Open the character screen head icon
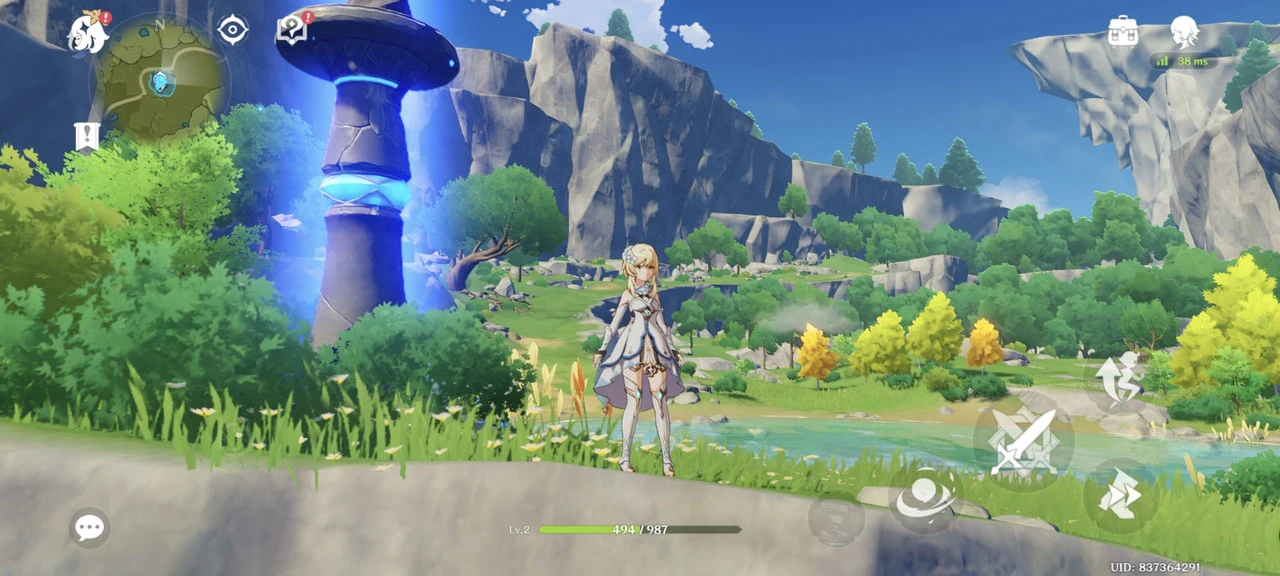 (x=1185, y=32)
